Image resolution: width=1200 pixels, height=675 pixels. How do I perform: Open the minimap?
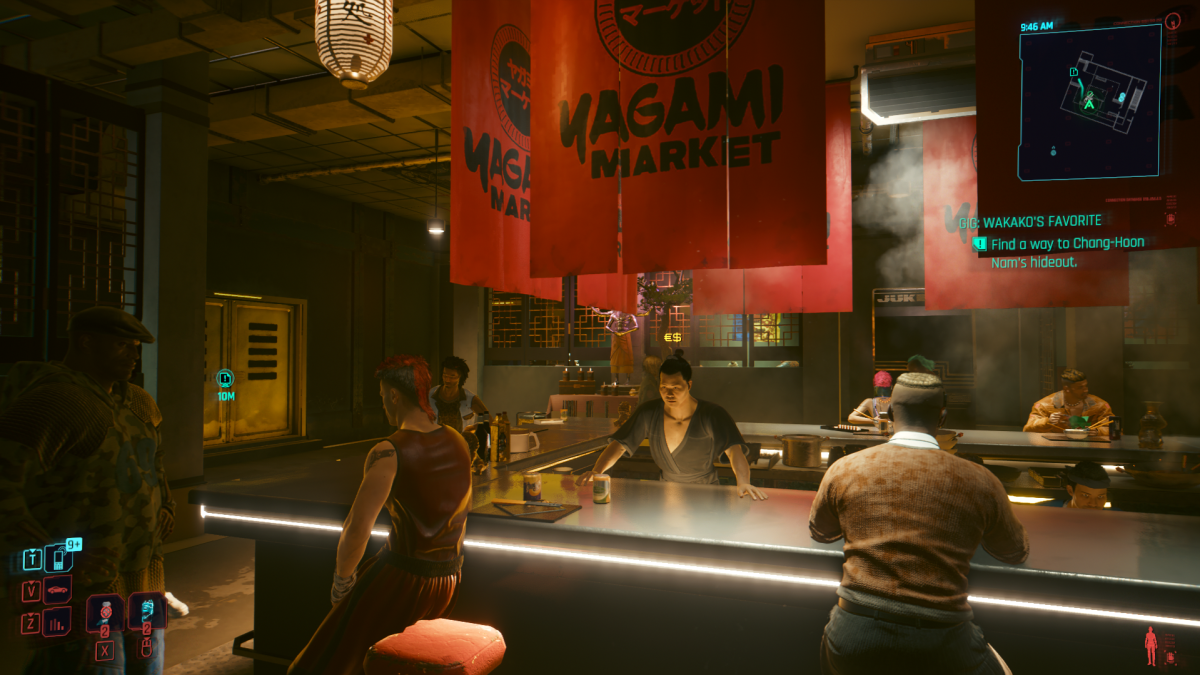point(1090,102)
